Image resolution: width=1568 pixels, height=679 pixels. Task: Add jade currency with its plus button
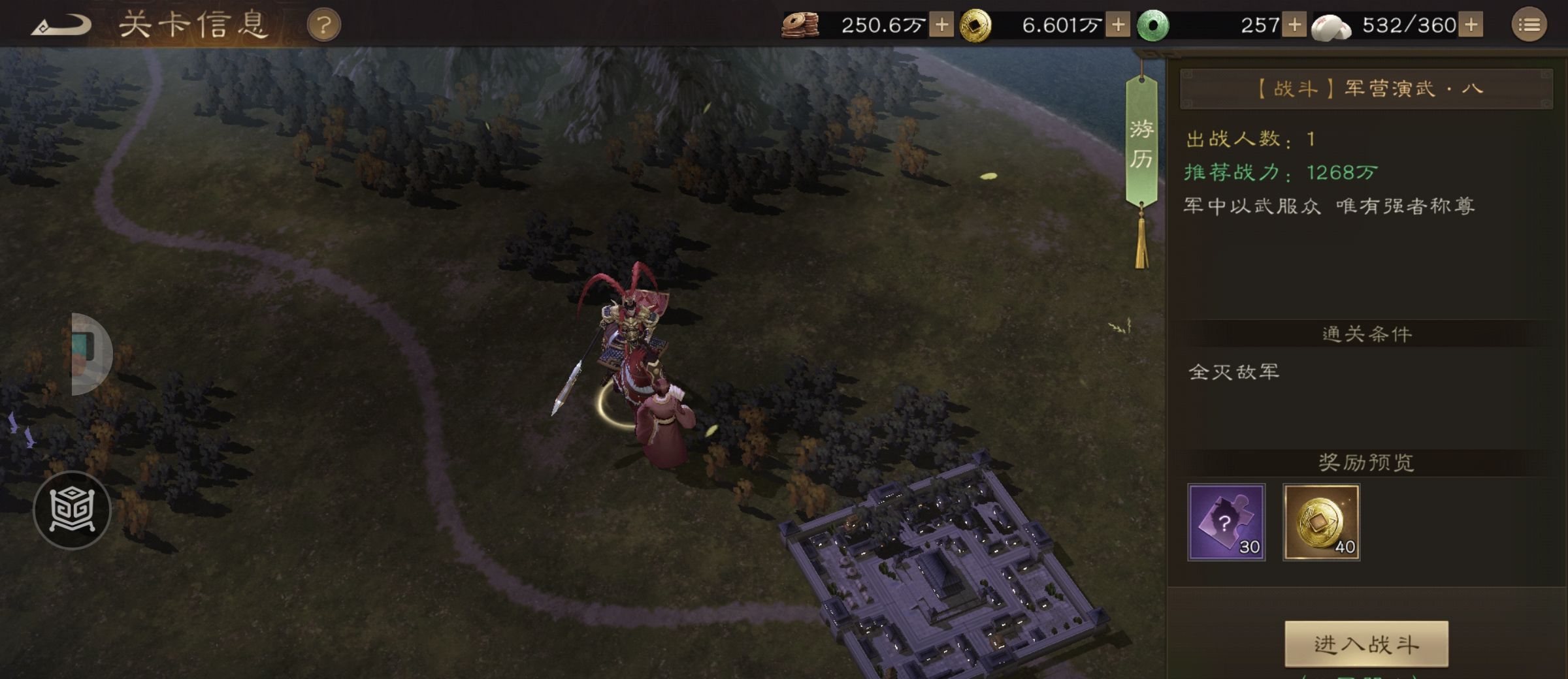click(1294, 25)
